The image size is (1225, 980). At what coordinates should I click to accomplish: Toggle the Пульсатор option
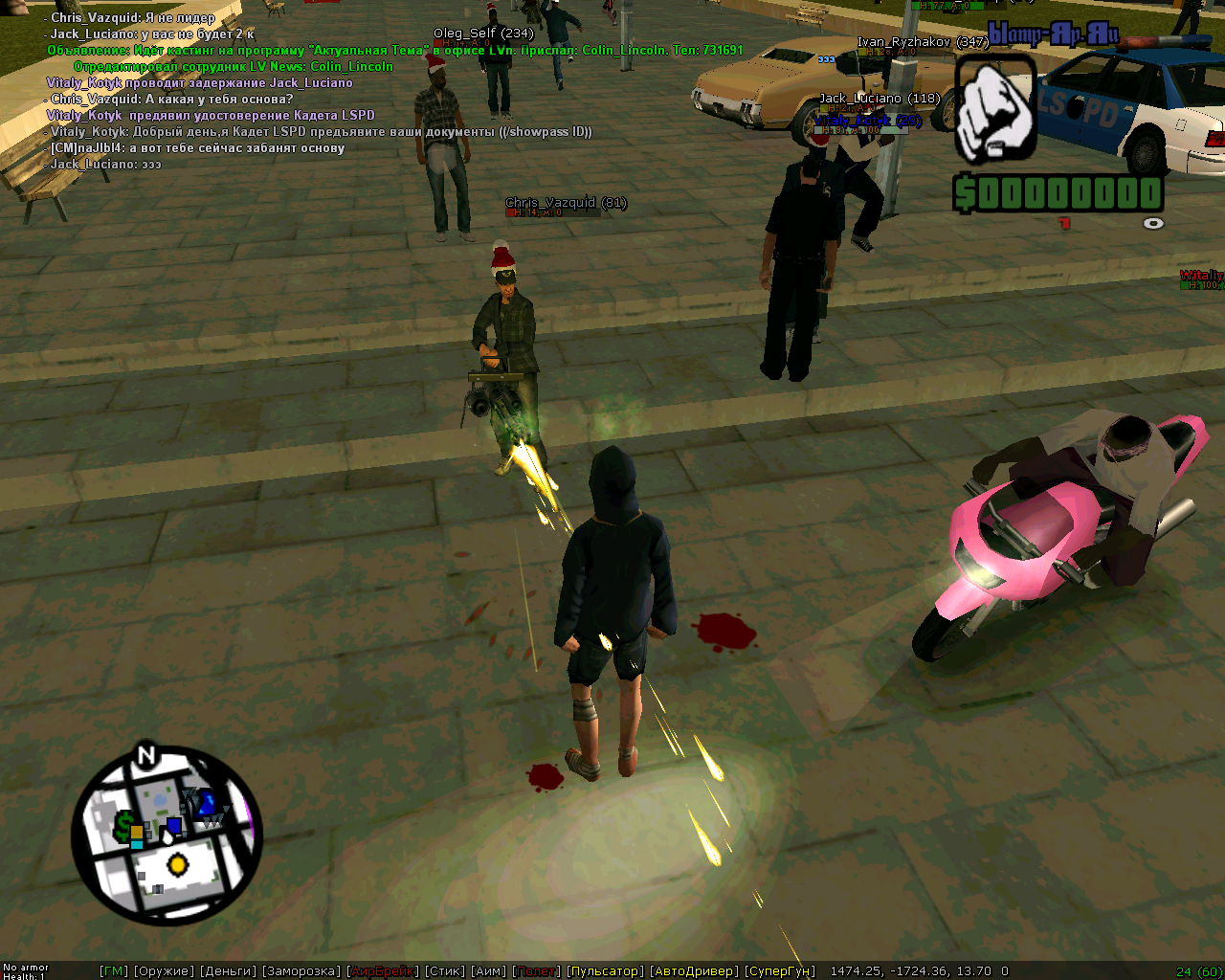point(606,971)
